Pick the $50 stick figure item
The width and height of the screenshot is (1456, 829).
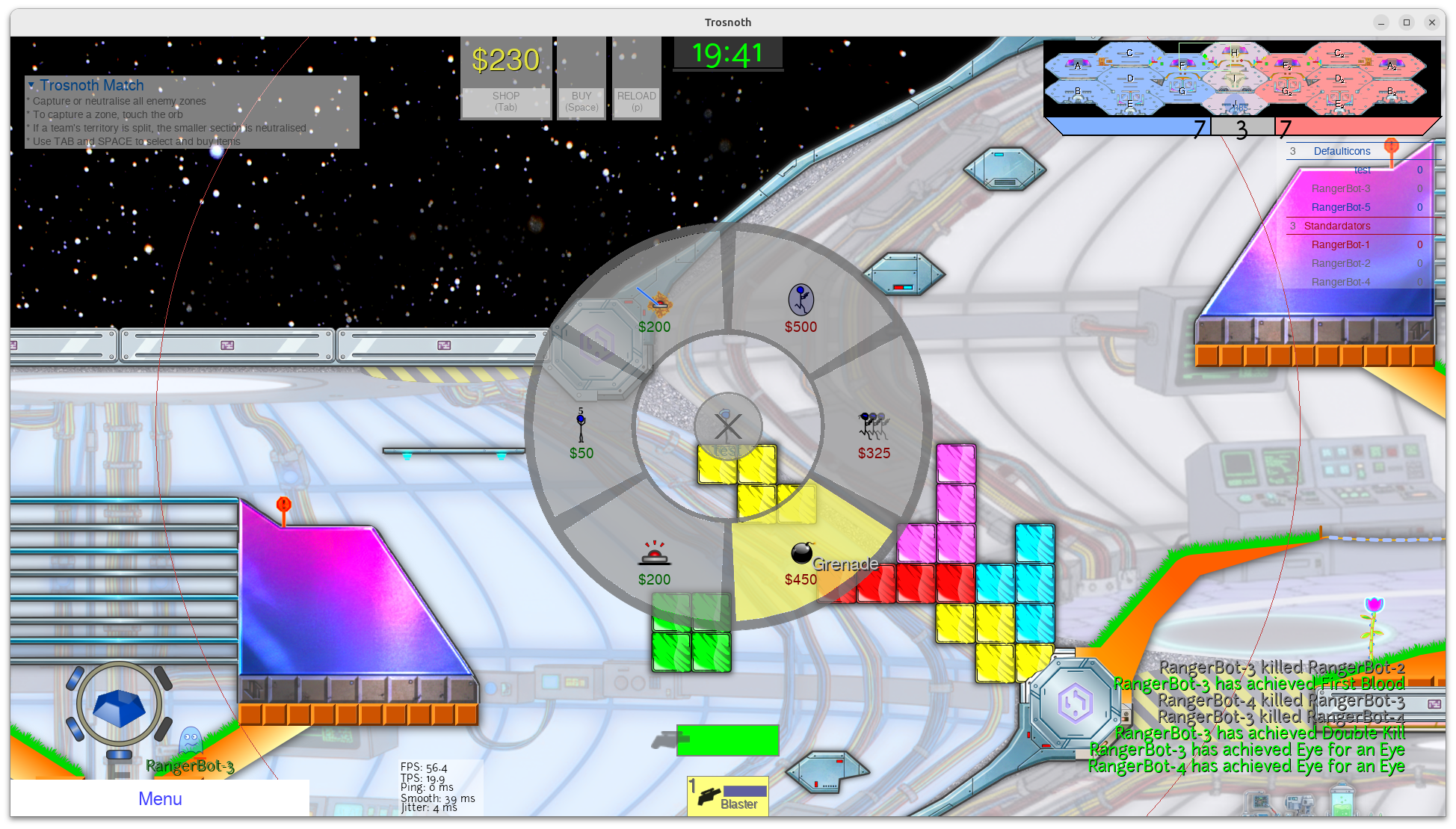[x=581, y=435]
